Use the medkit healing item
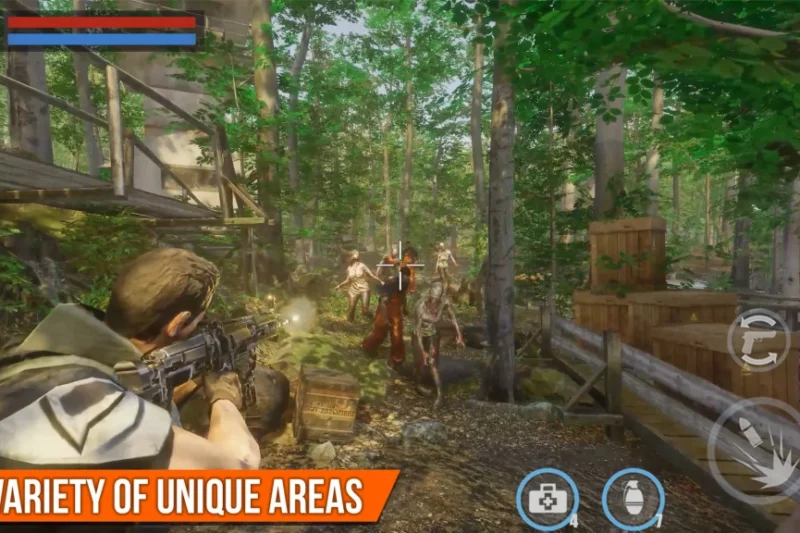The height and width of the screenshot is (533, 800). click(x=547, y=498)
